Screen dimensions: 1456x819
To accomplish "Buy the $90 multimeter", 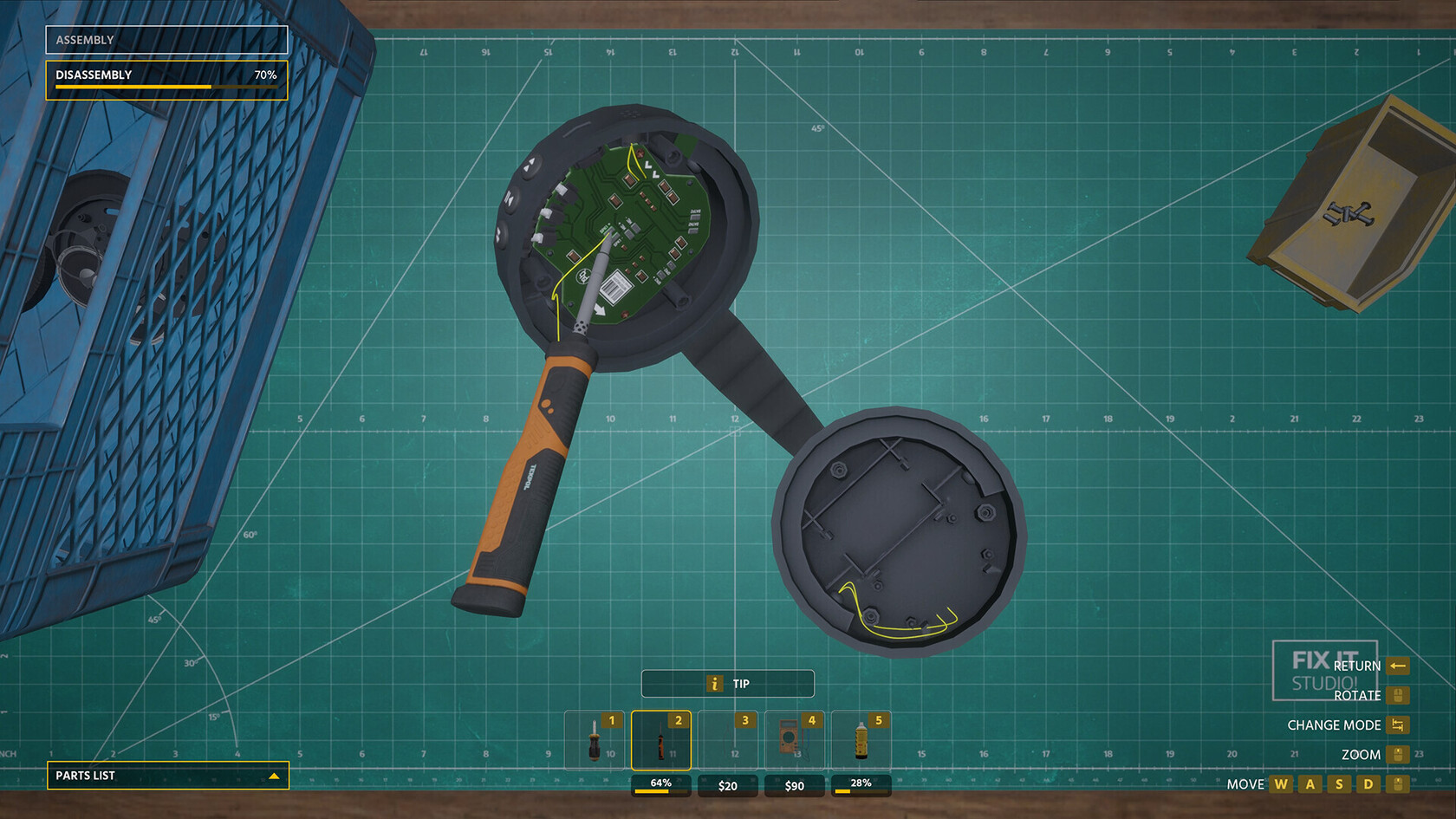I will coord(795,786).
